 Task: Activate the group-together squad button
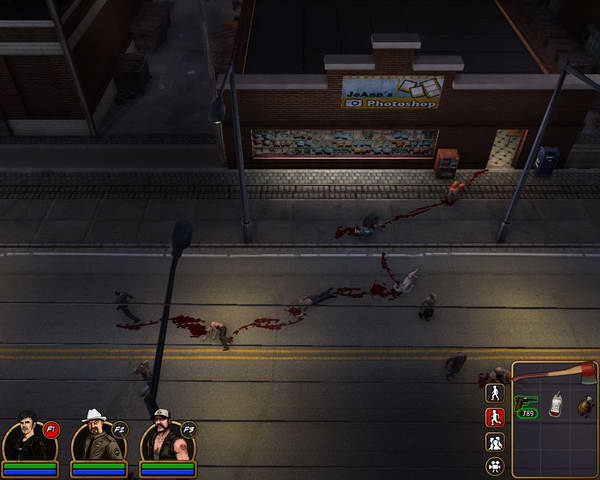(x=494, y=441)
